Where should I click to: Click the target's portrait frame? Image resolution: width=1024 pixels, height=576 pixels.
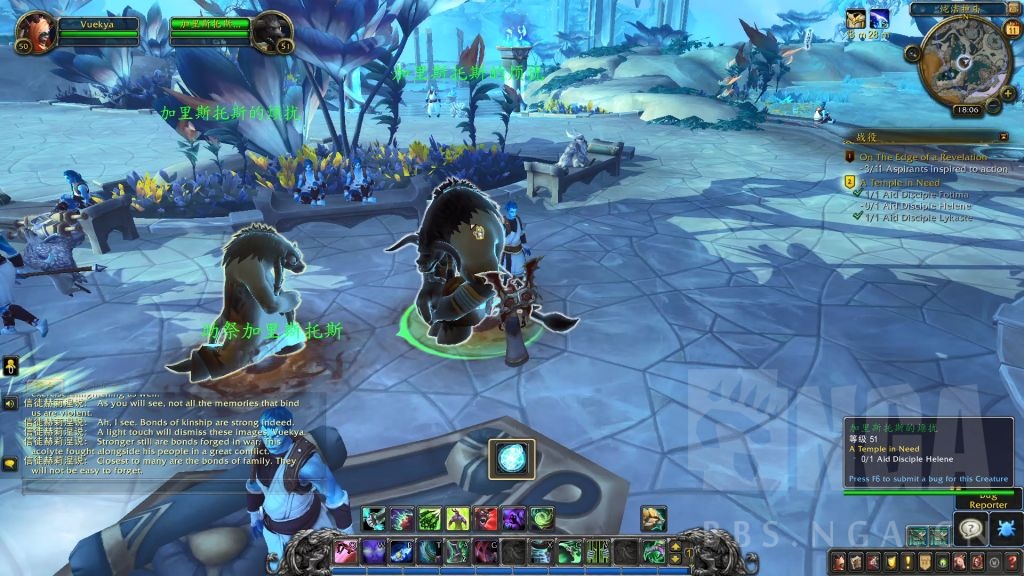pos(270,32)
